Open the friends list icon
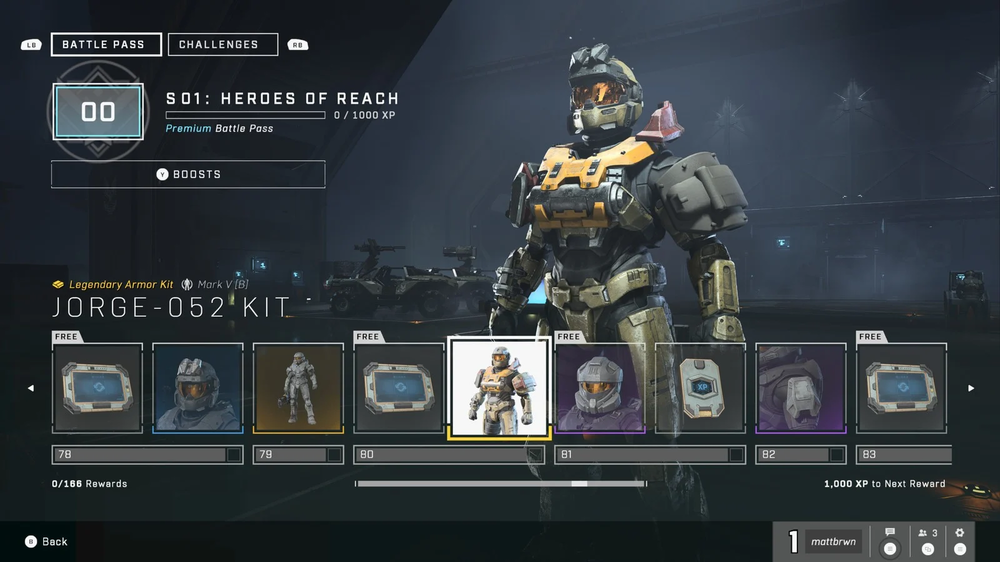Screen dimensions: 1000x562 pos(927,540)
